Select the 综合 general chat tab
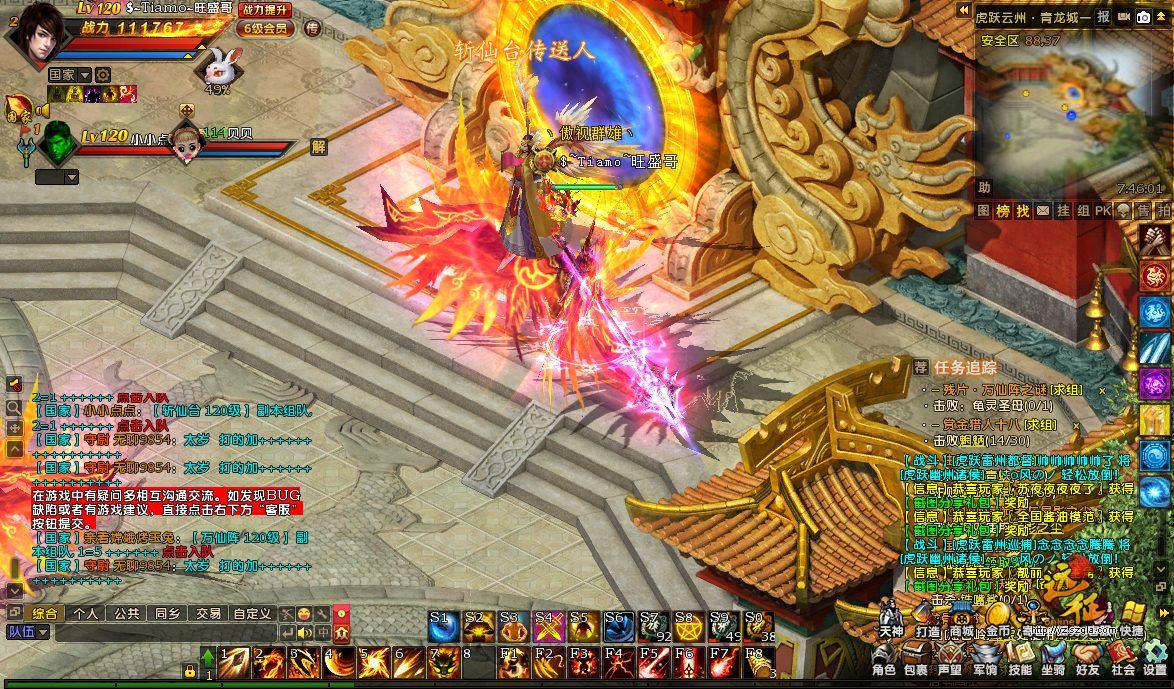The height and width of the screenshot is (689, 1174). 45,613
